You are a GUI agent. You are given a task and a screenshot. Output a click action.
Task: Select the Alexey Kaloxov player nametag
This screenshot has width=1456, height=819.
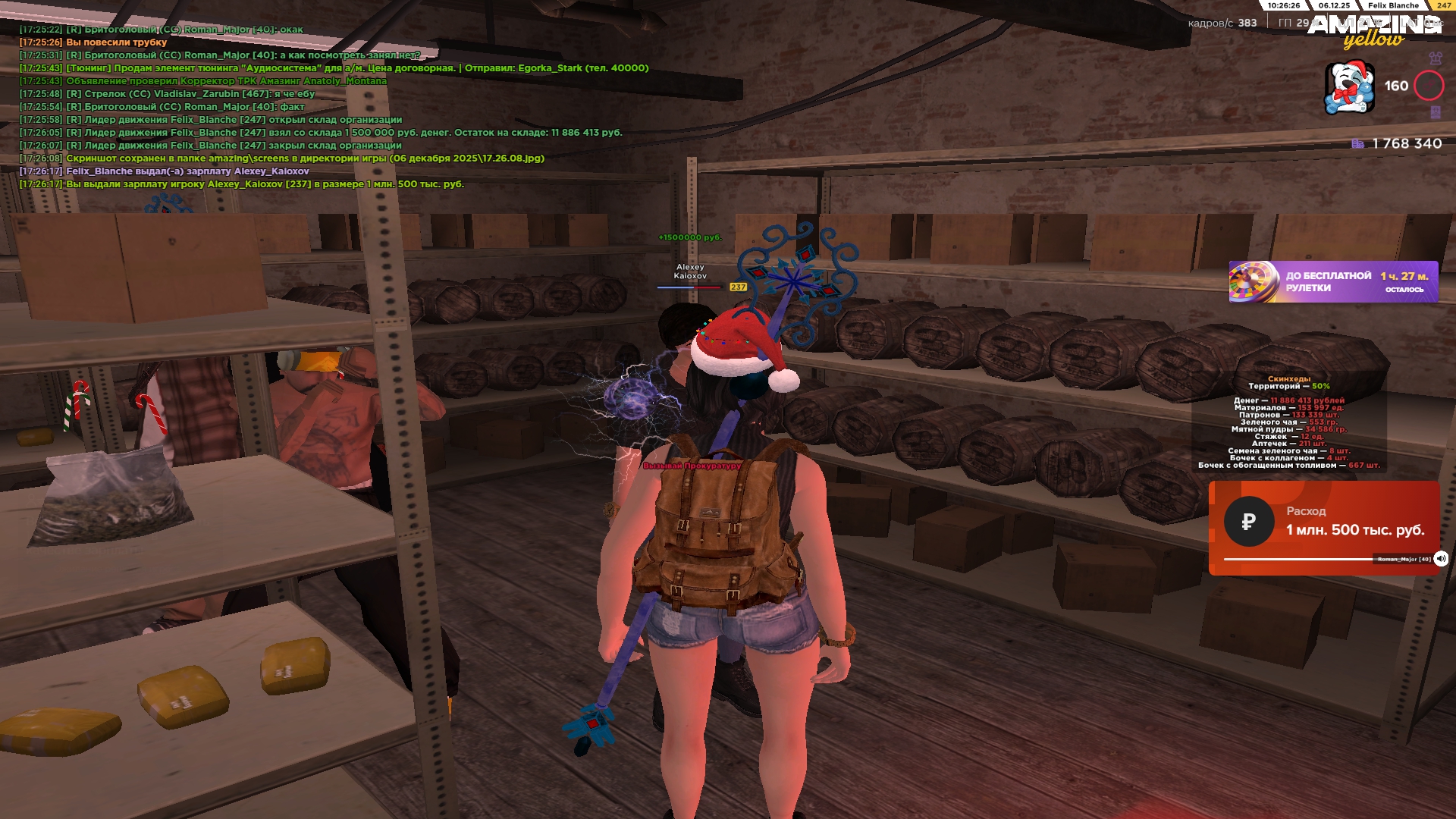click(x=690, y=271)
